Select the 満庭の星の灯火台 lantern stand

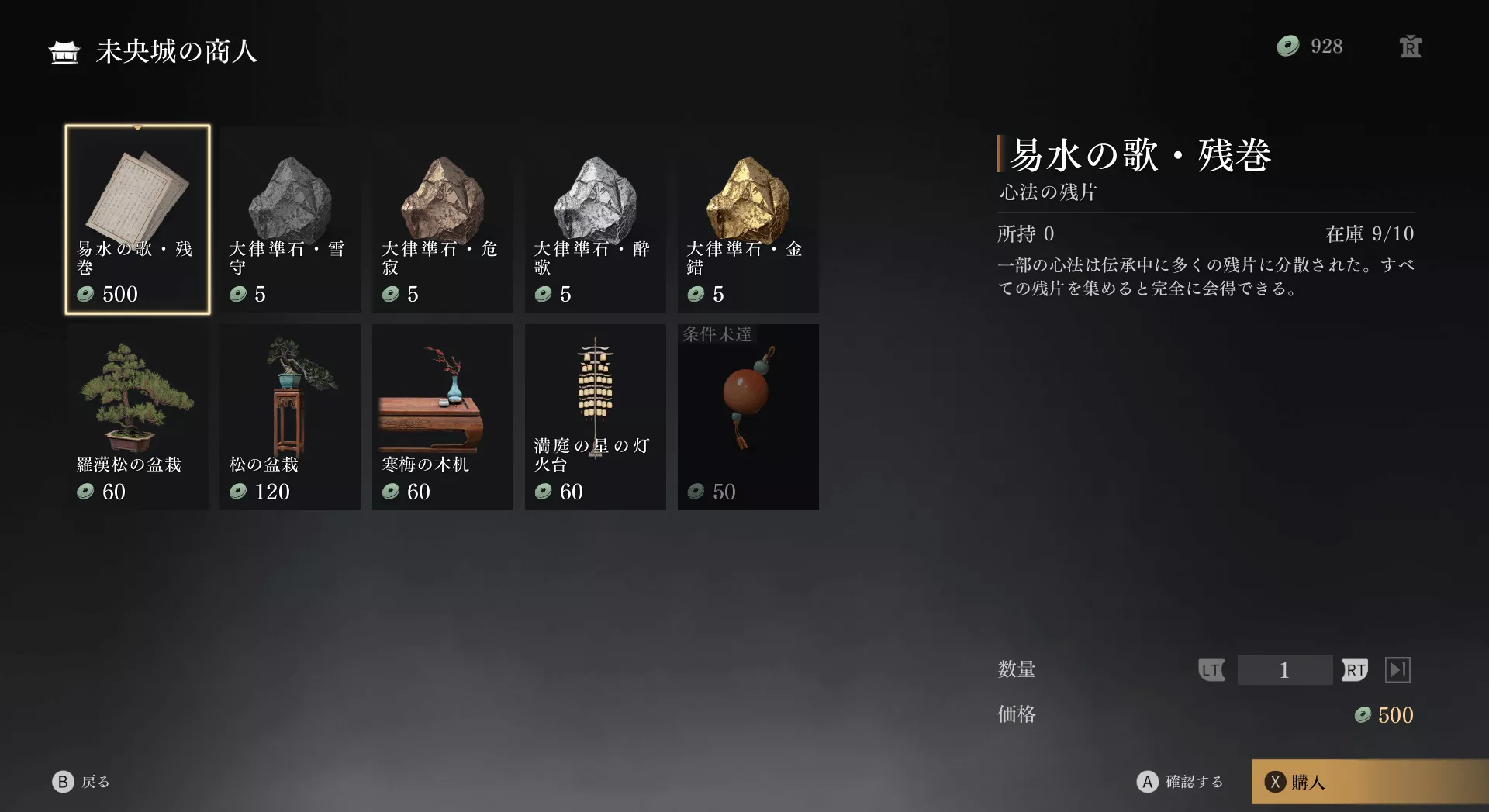tap(595, 415)
